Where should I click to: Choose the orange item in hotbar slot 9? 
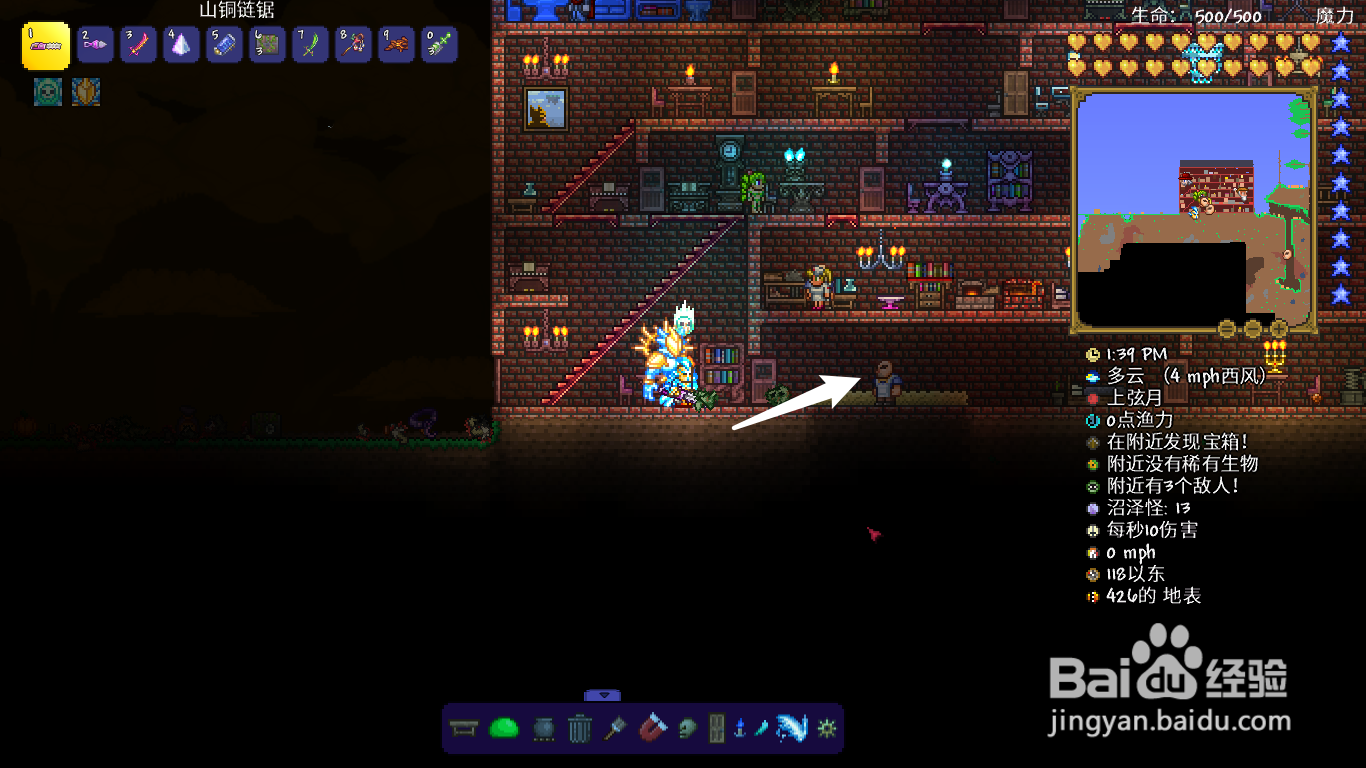click(x=396, y=45)
